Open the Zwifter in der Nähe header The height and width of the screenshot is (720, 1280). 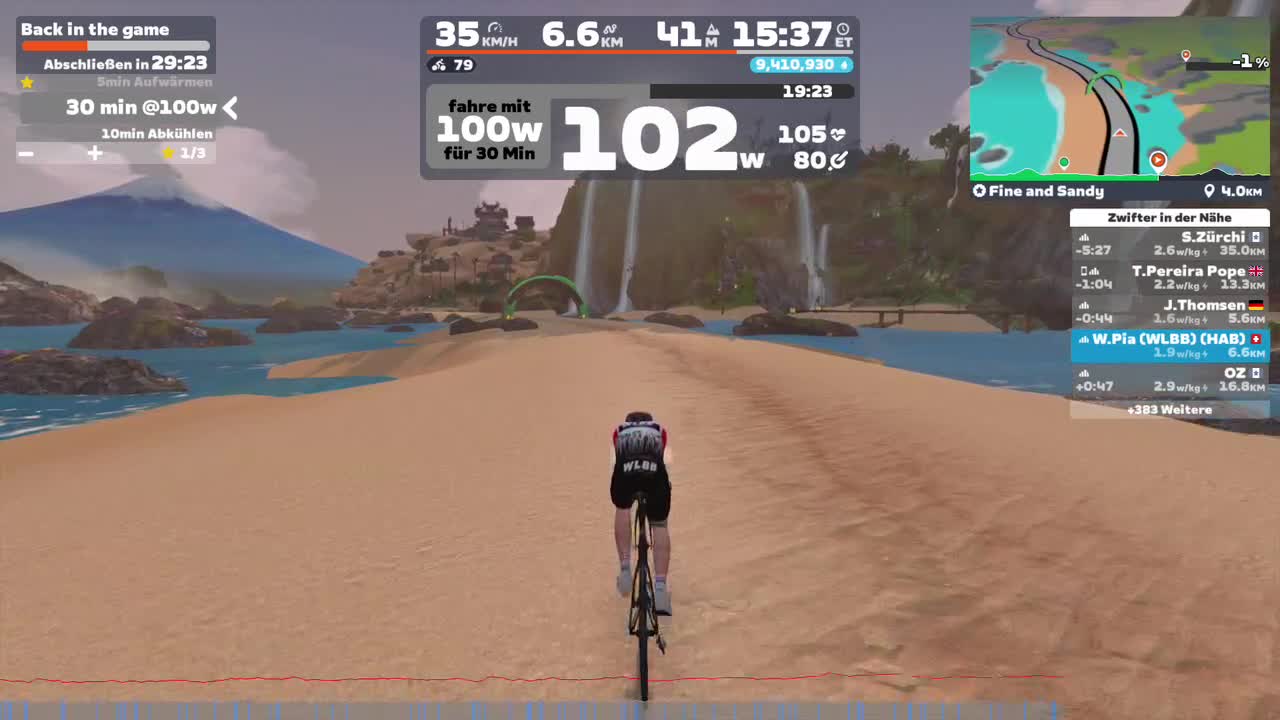(x=1168, y=217)
